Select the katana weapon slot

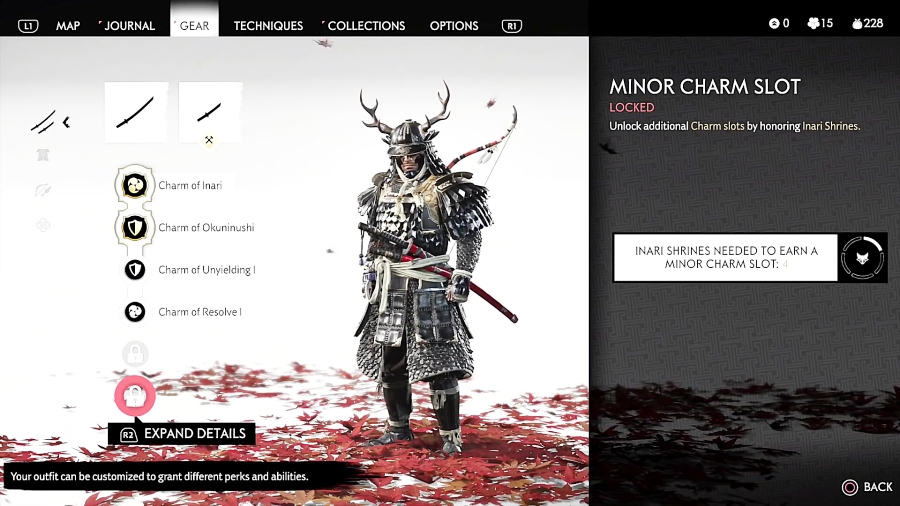click(x=135, y=112)
